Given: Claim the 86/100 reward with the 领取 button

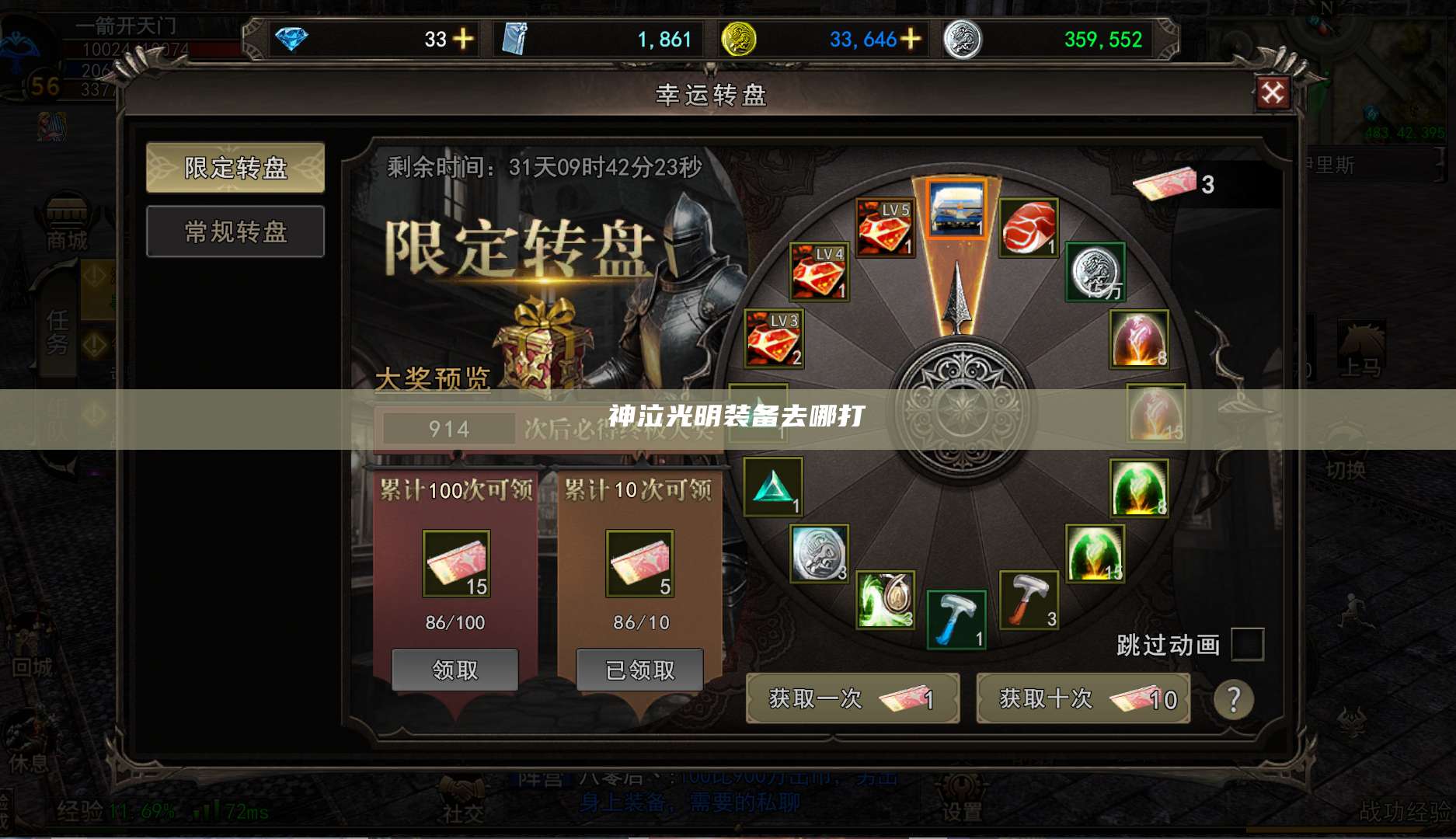Looking at the screenshot, I should 455,669.
